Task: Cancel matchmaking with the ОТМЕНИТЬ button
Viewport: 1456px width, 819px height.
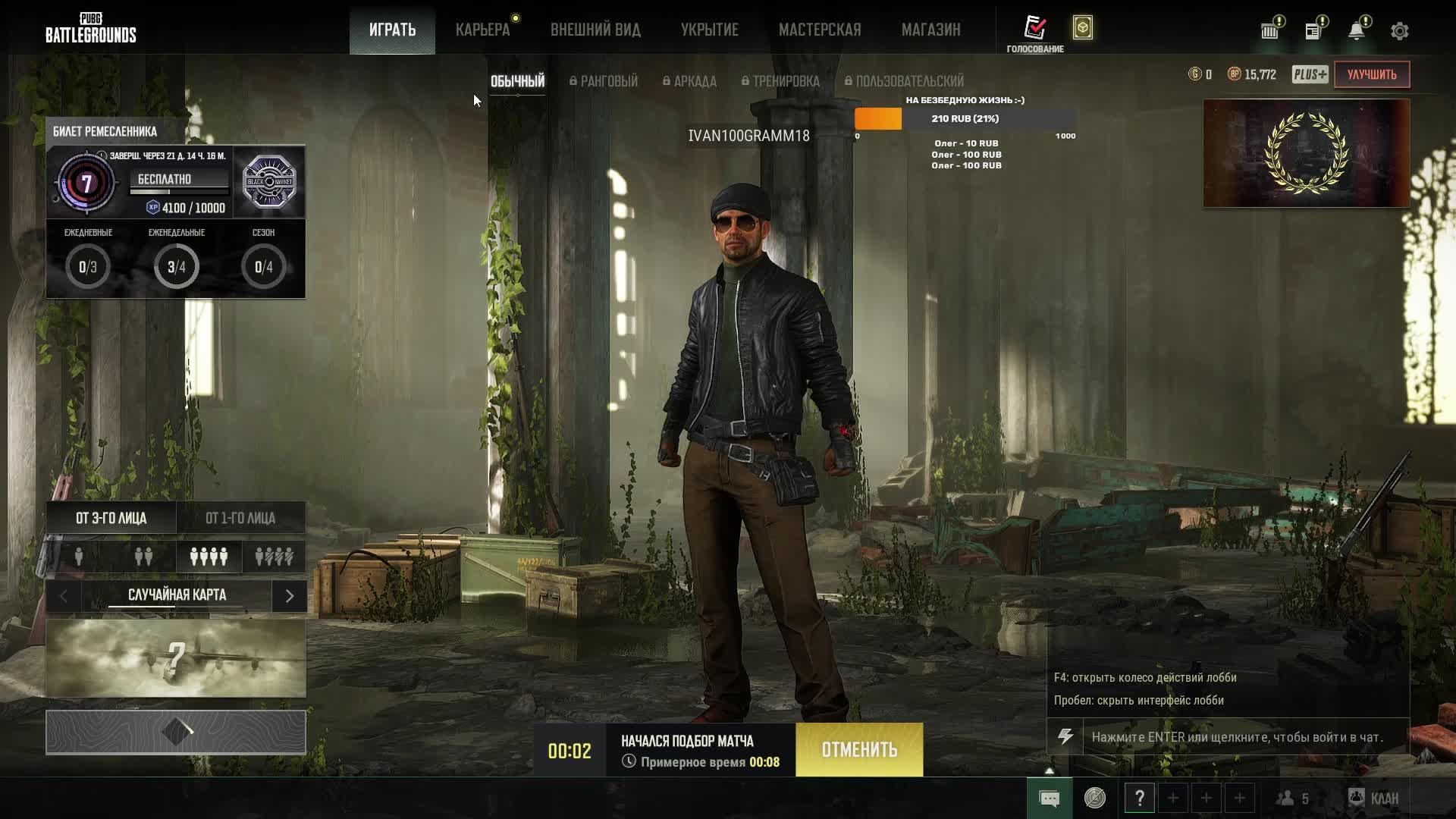Action: (x=859, y=750)
